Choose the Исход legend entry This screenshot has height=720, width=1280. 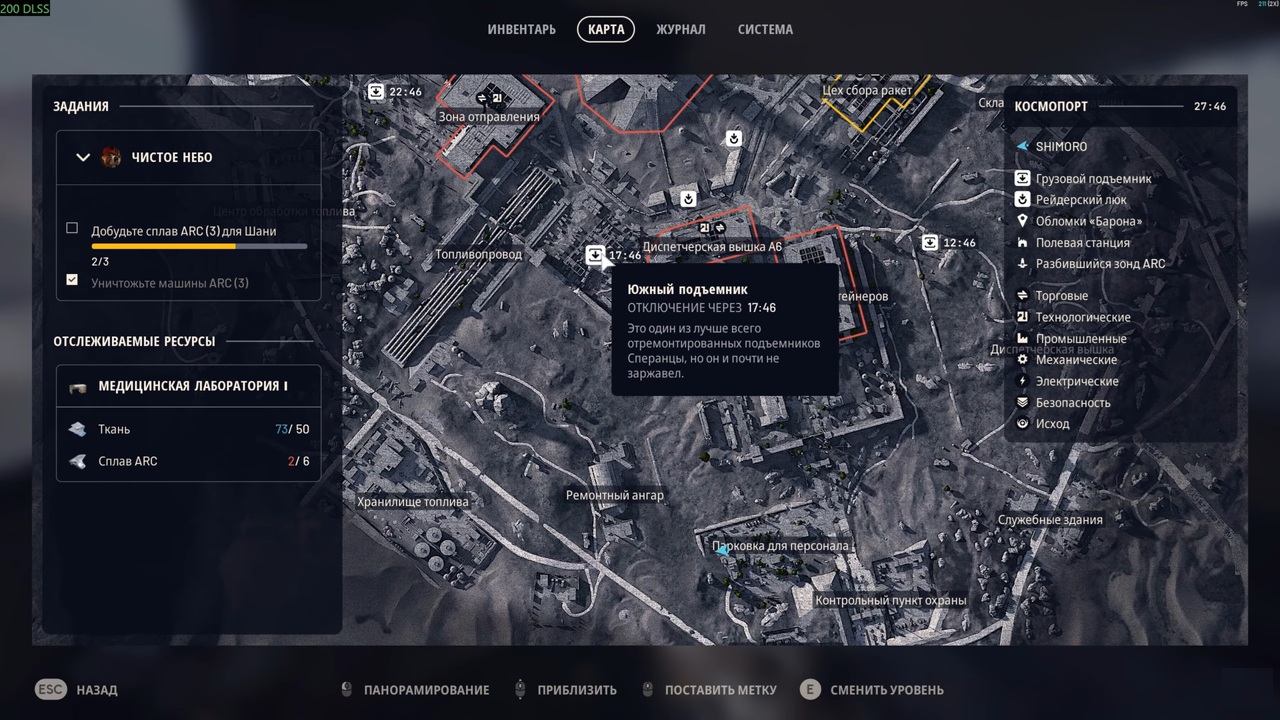[1052, 424]
